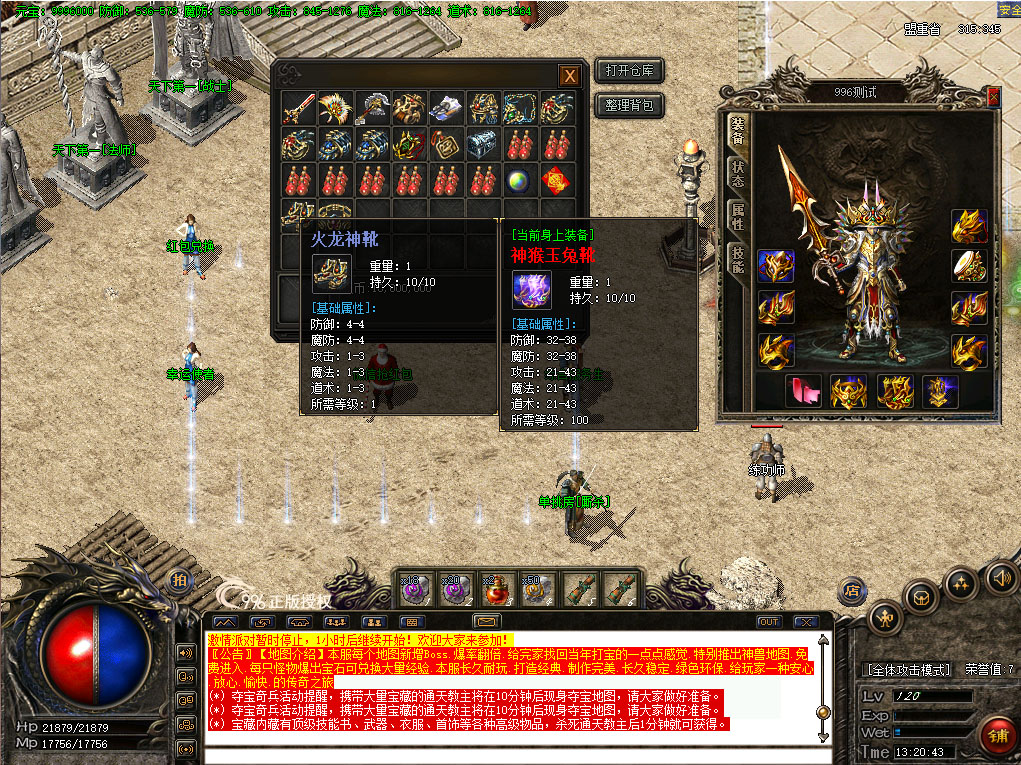Viewport: 1021px width, 765px height.
Task: Select the red sword in the bag
Action: 298,108
